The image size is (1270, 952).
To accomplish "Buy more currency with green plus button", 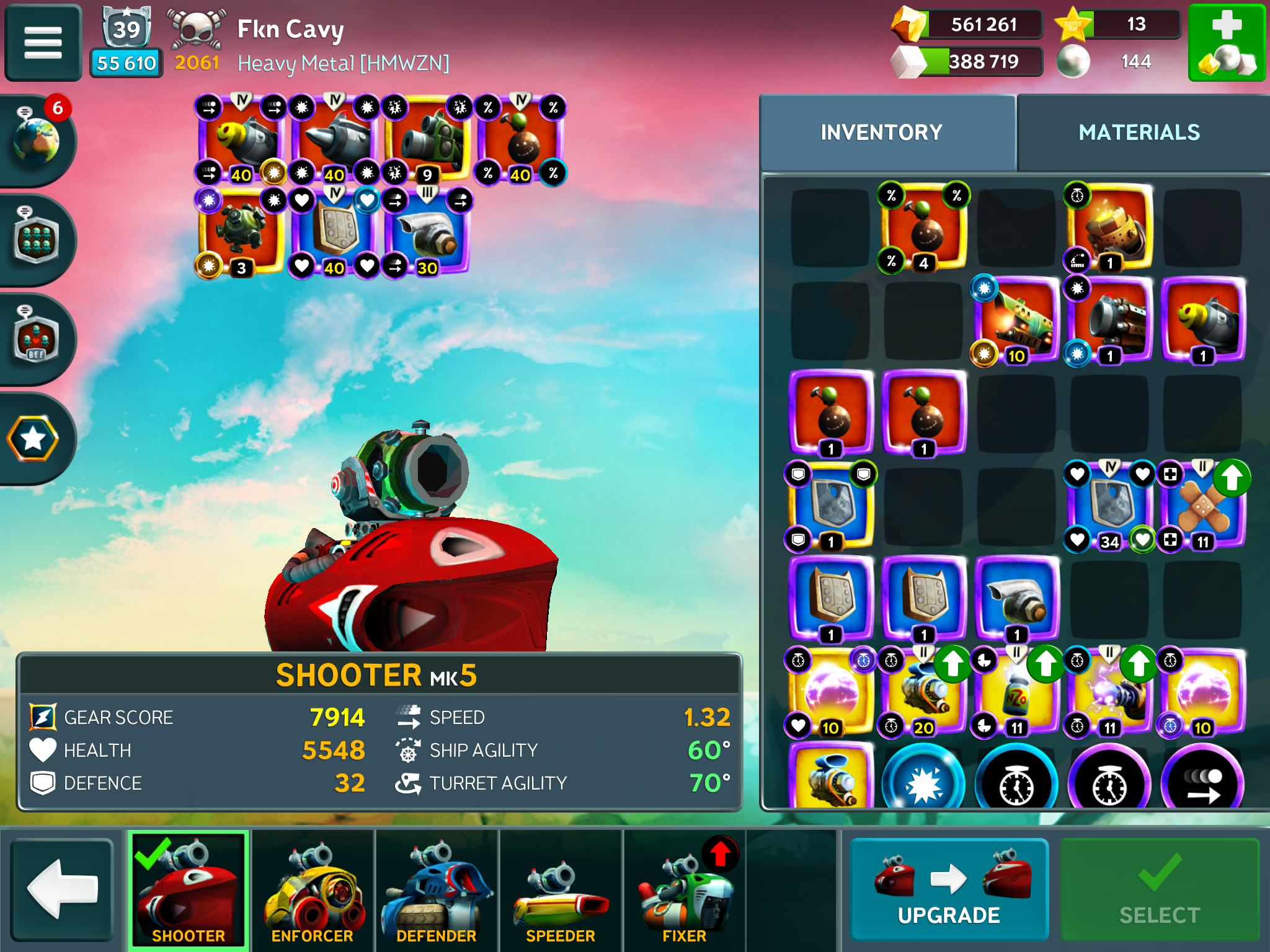I will coord(1226,43).
